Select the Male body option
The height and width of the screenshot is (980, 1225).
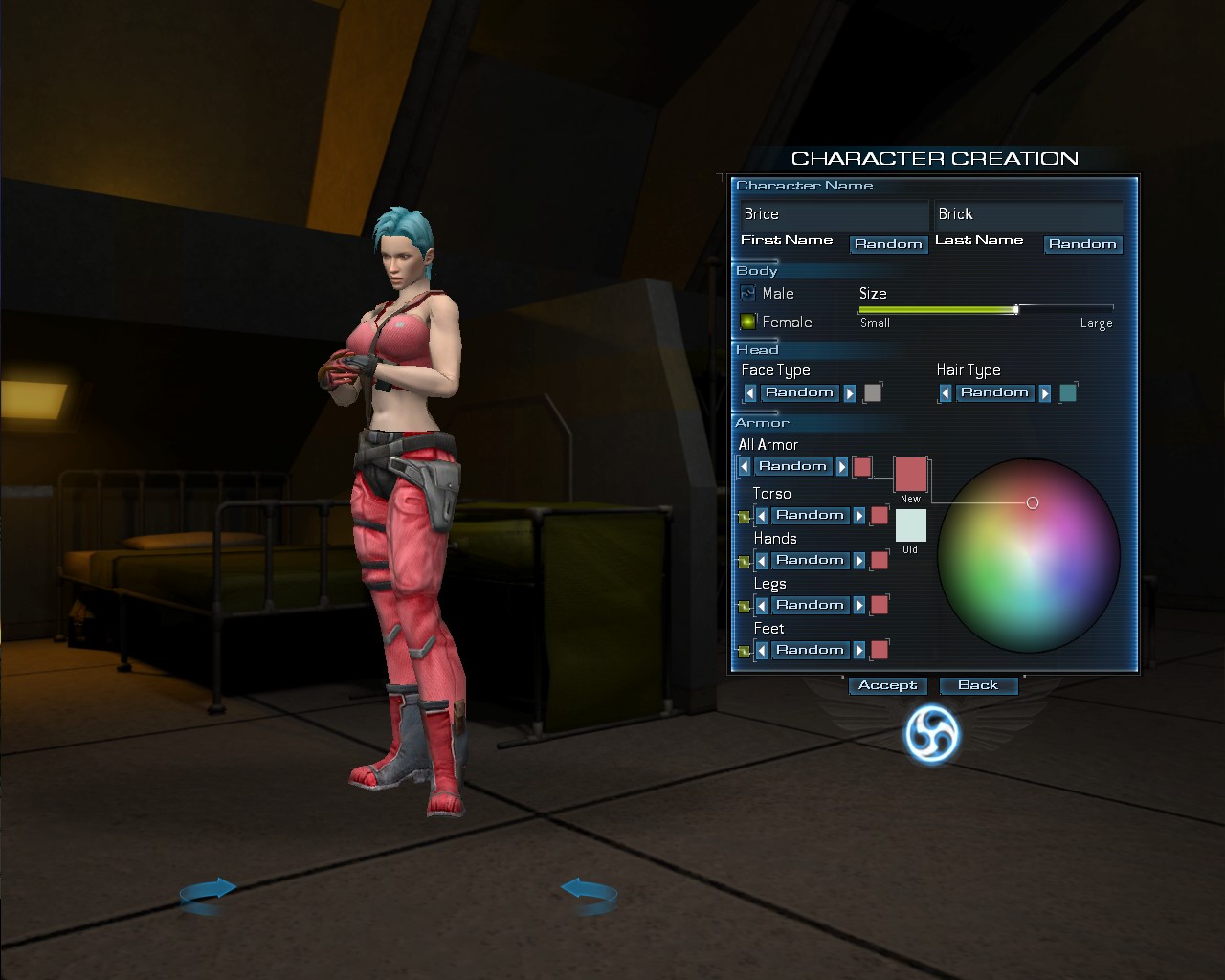(748, 294)
